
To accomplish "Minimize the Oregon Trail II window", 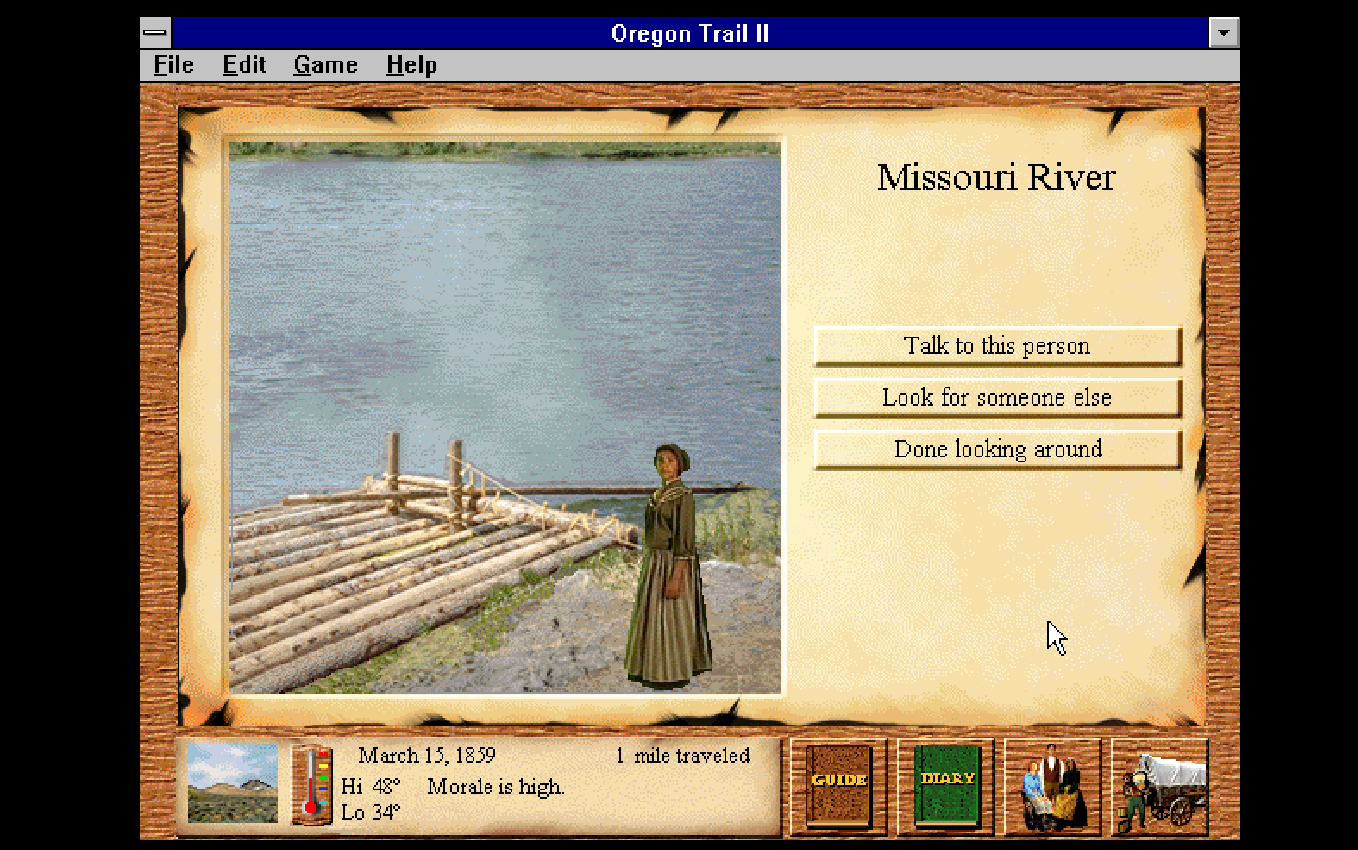I will pyautogui.click(x=1223, y=33).
